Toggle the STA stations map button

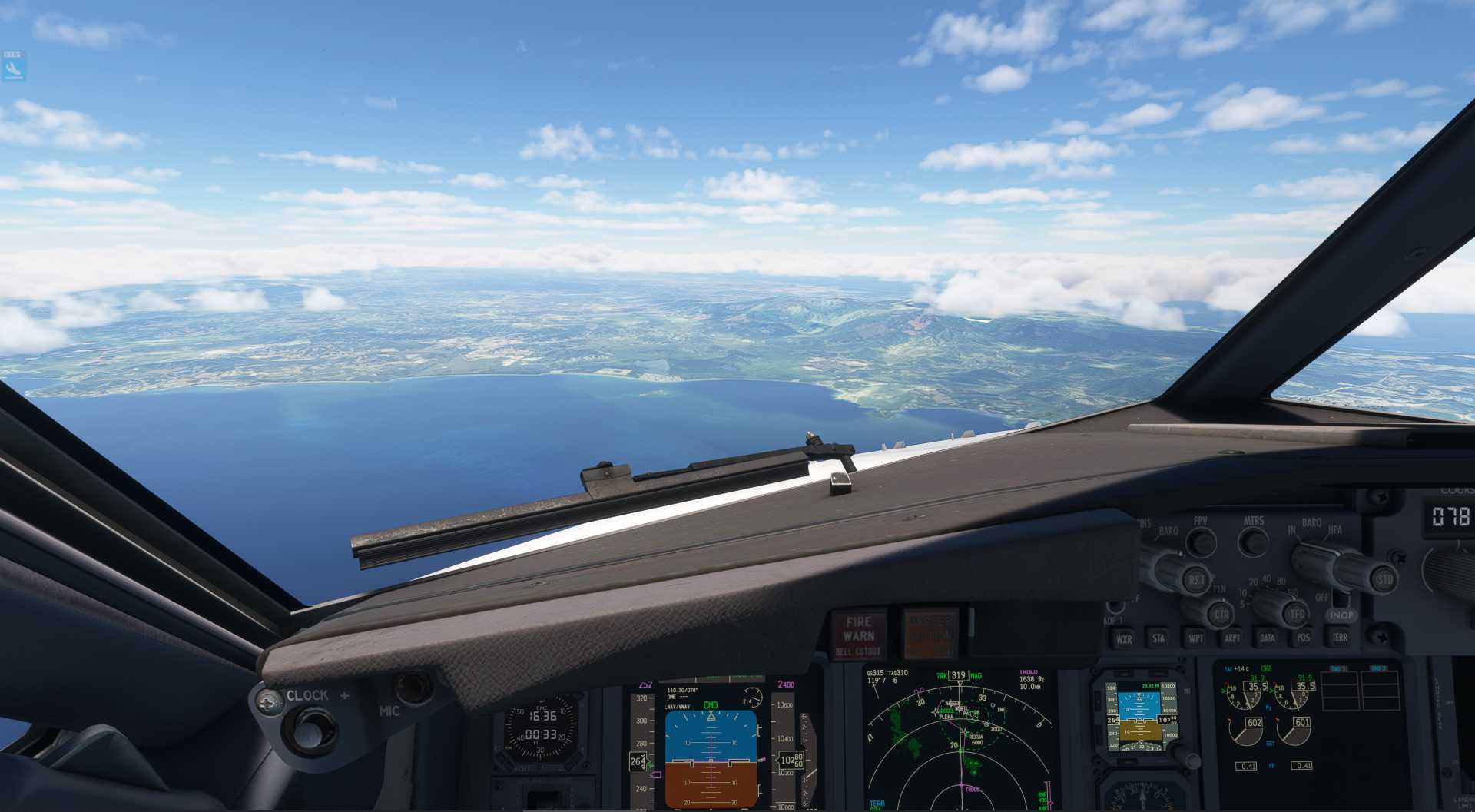[x=1158, y=638]
